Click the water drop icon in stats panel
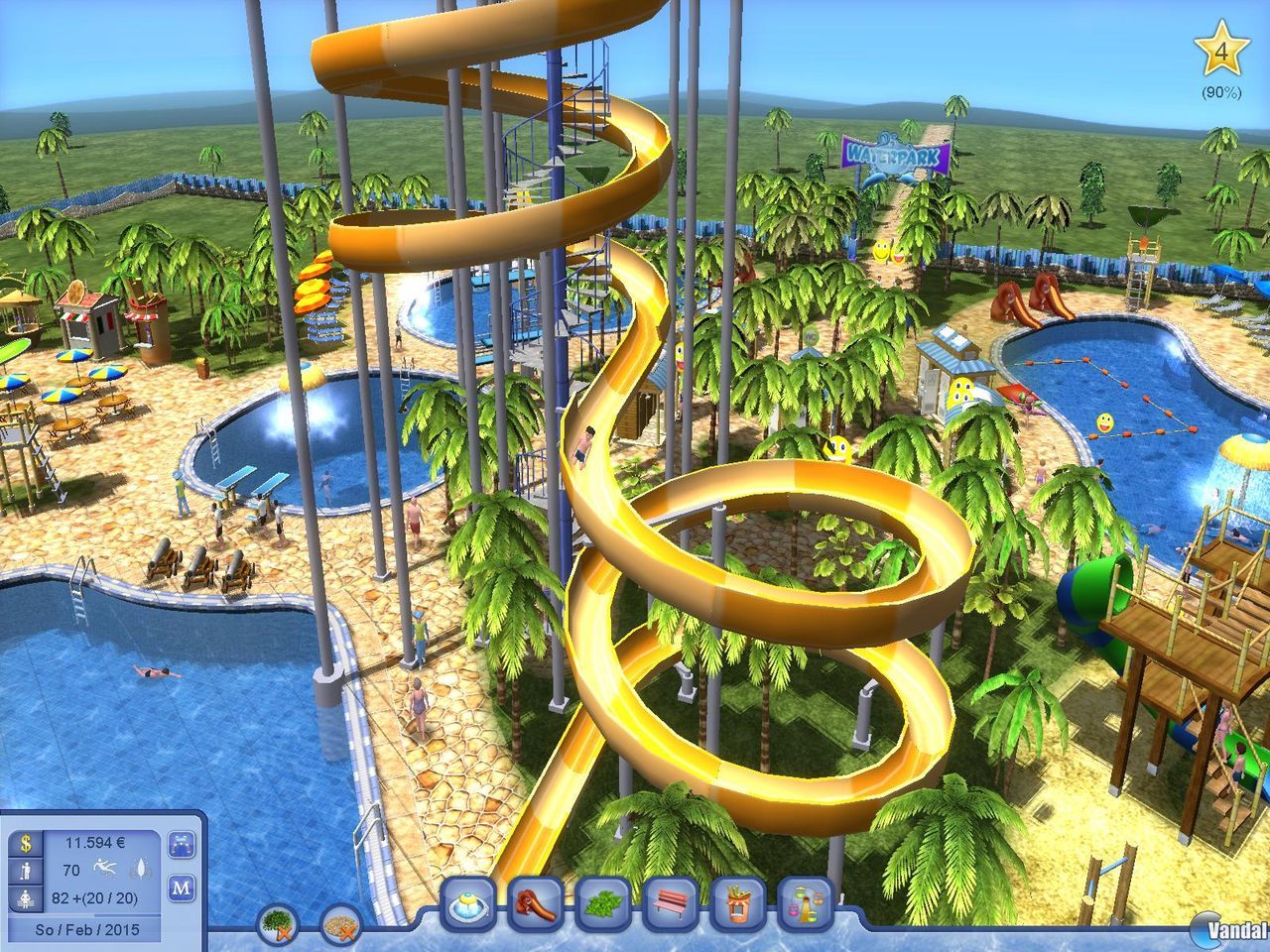Viewport: 1270px width, 952px height. 141,868
